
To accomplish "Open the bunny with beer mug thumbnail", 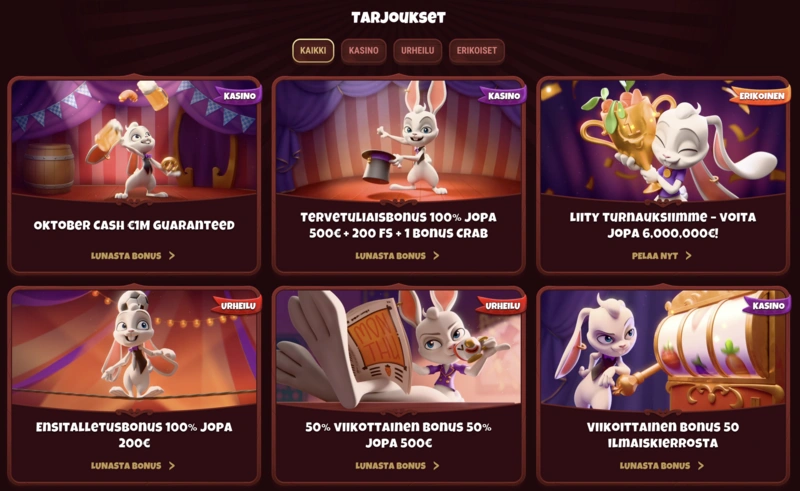I will click(133, 140).
